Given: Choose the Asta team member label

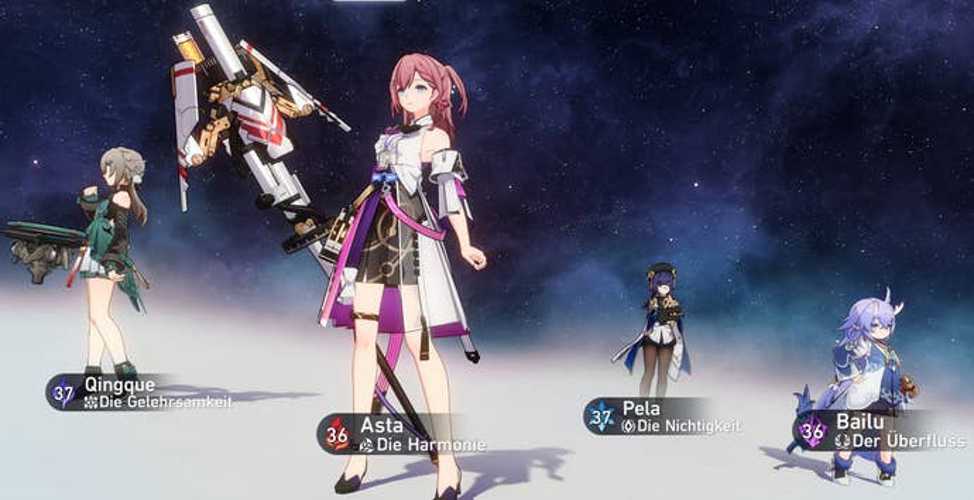Looking at the screenshot, I should pos(403,434).
